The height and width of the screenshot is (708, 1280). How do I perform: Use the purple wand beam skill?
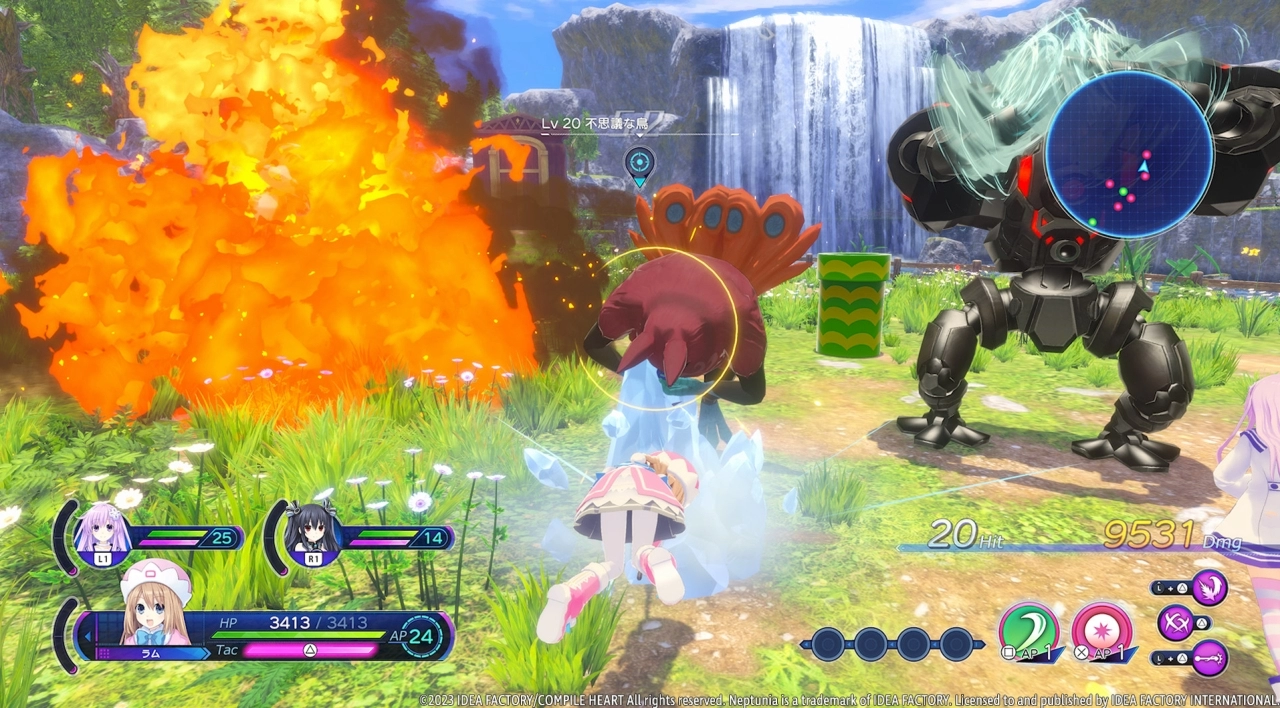tap(1209, 658)
